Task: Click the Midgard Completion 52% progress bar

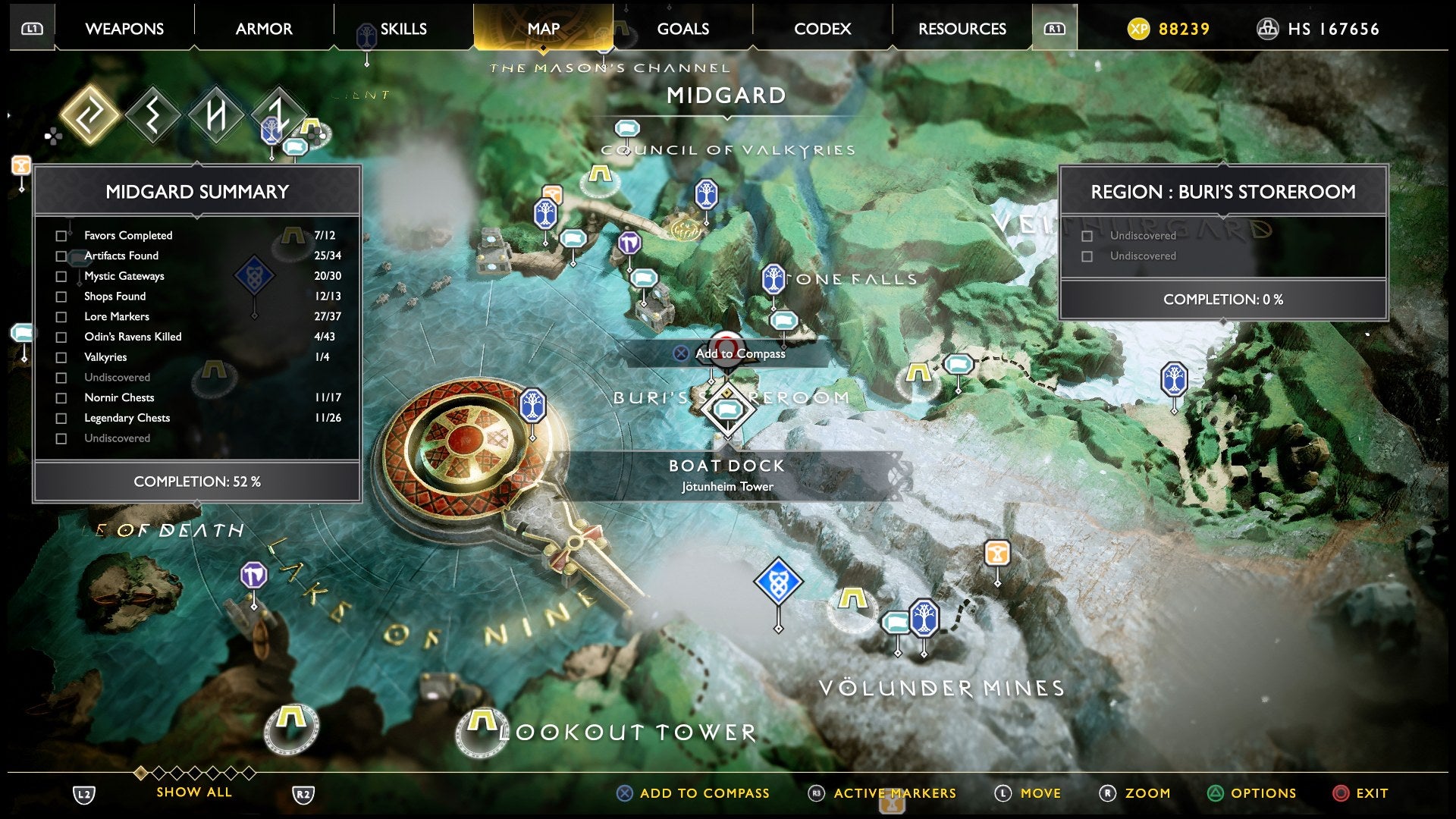Action: [197, 481]
